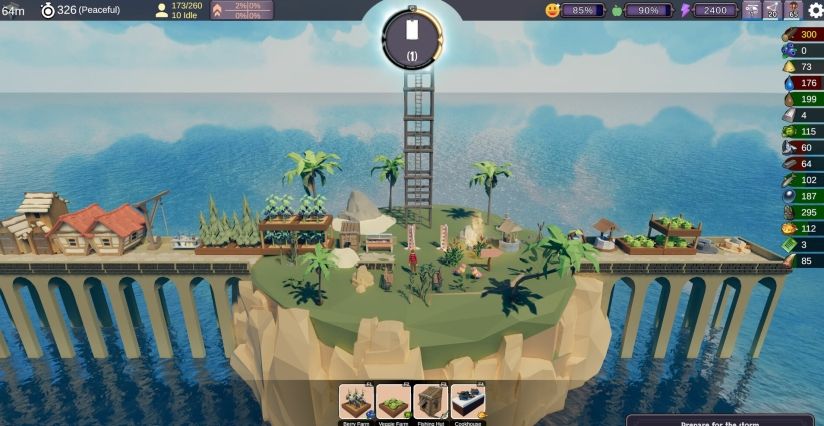Screen dimensions: 824x426
Task: Click the constellation icon showing 20
Action: point(772,10)
